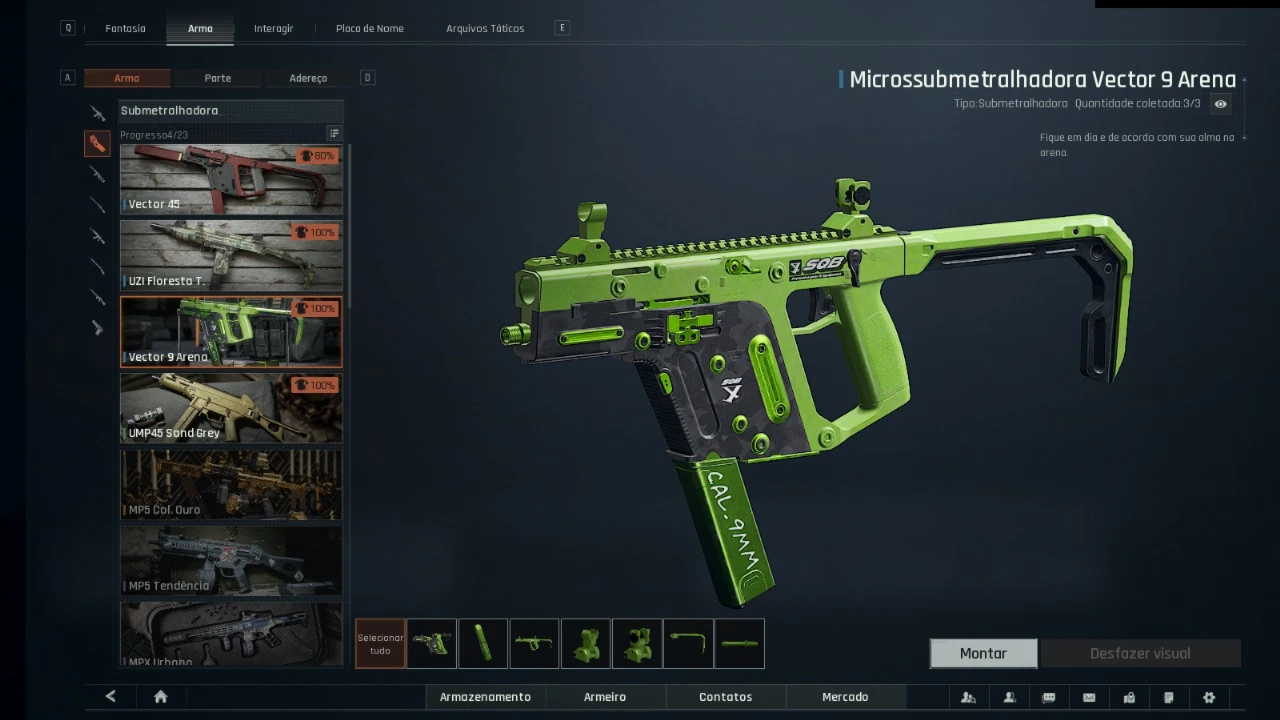1280x720 pixels.
Task: Open the skin list sort icon
Action: 334,134
